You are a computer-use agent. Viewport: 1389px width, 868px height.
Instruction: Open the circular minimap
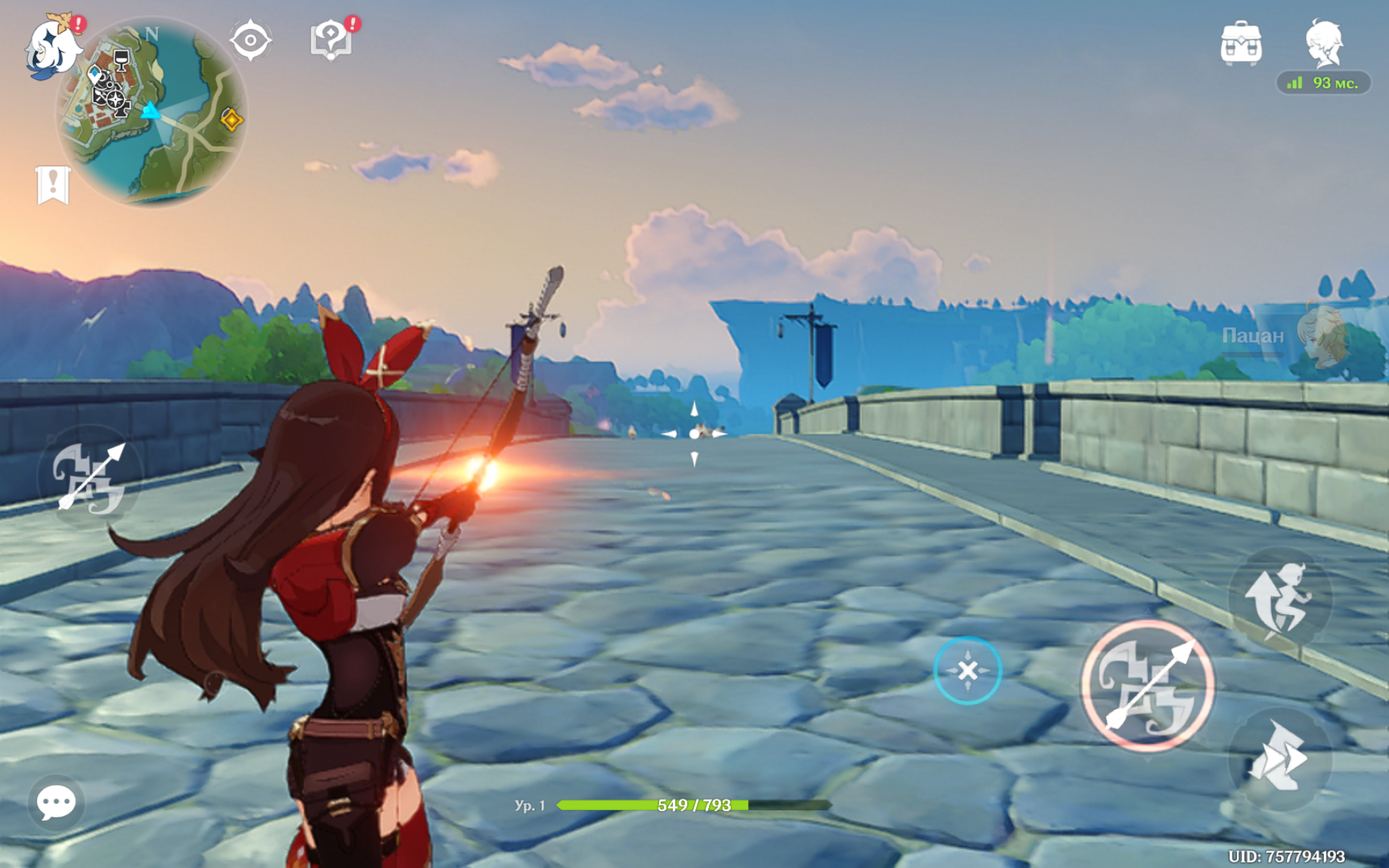click(152, 112)
